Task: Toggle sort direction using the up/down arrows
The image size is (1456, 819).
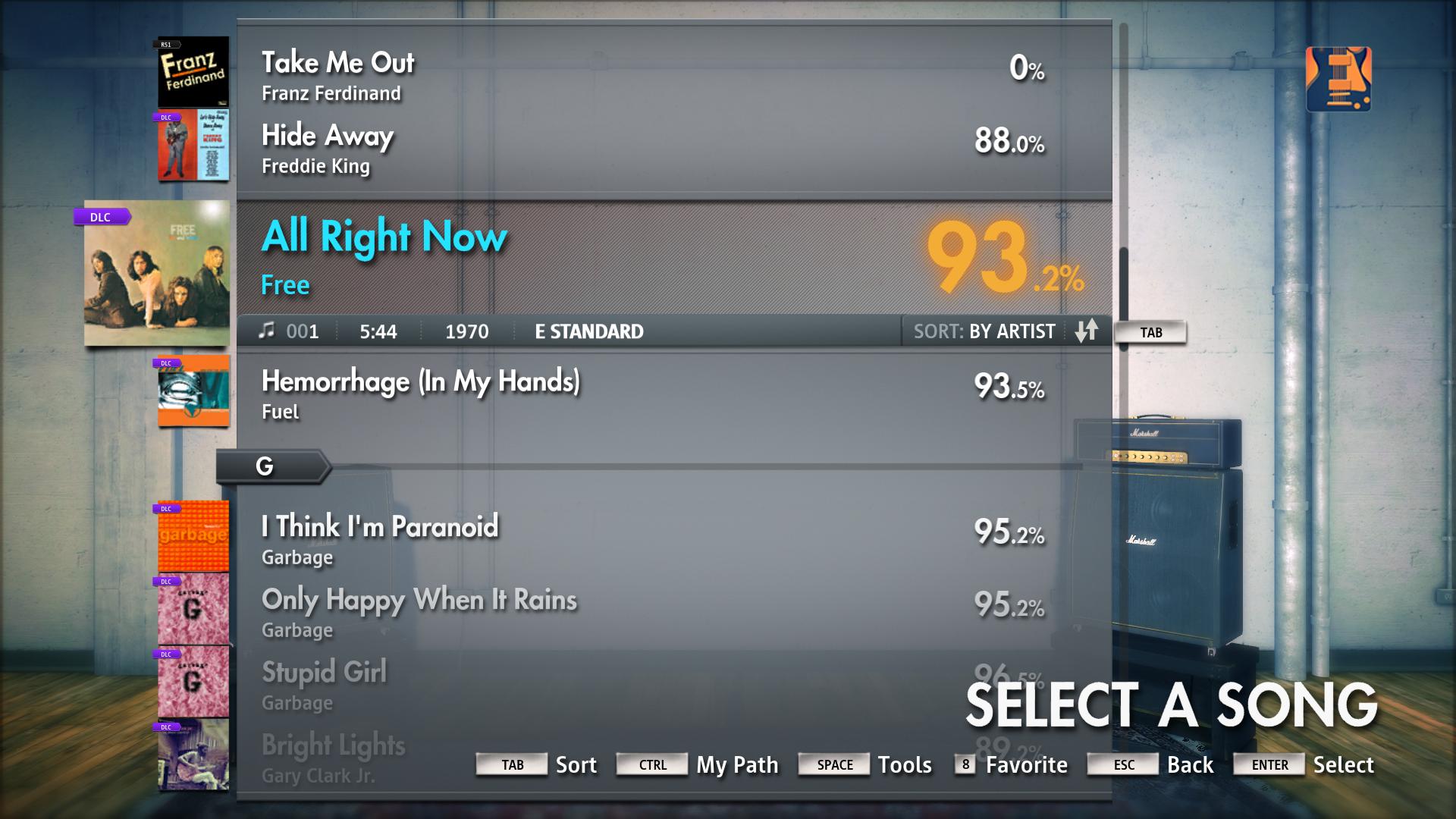Action: click(1087, 331)
